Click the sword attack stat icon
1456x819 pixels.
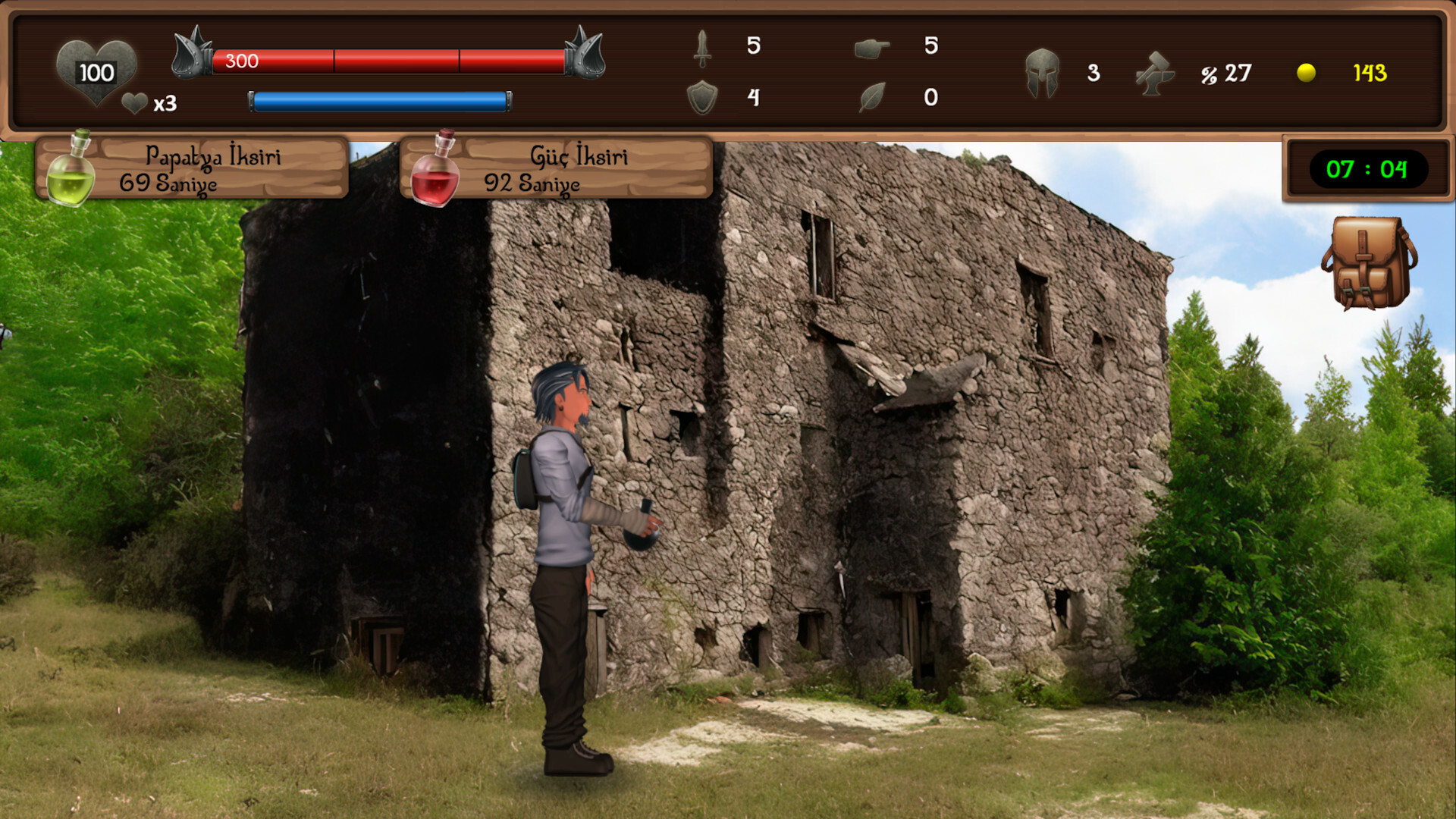click(701, 49)
